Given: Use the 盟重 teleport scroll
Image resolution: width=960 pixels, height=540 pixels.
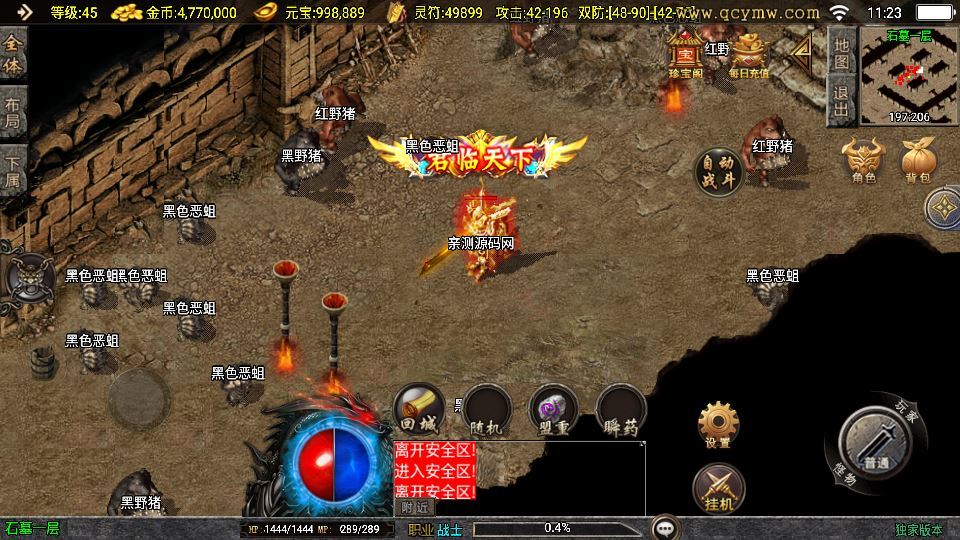Looking at the screenshot, I should coord(553,410).
